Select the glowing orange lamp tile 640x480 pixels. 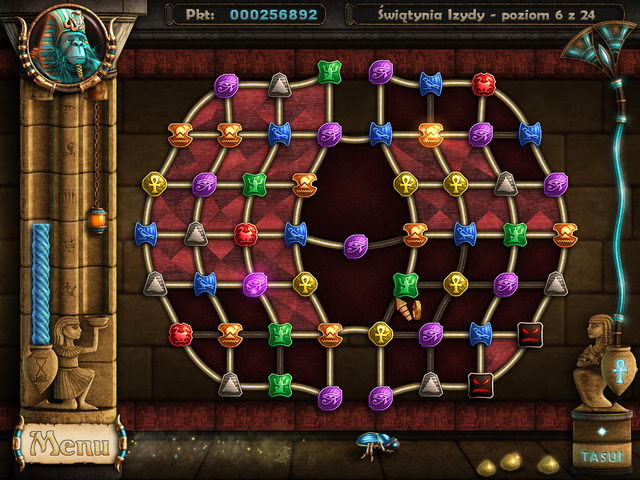click(431, 132)
